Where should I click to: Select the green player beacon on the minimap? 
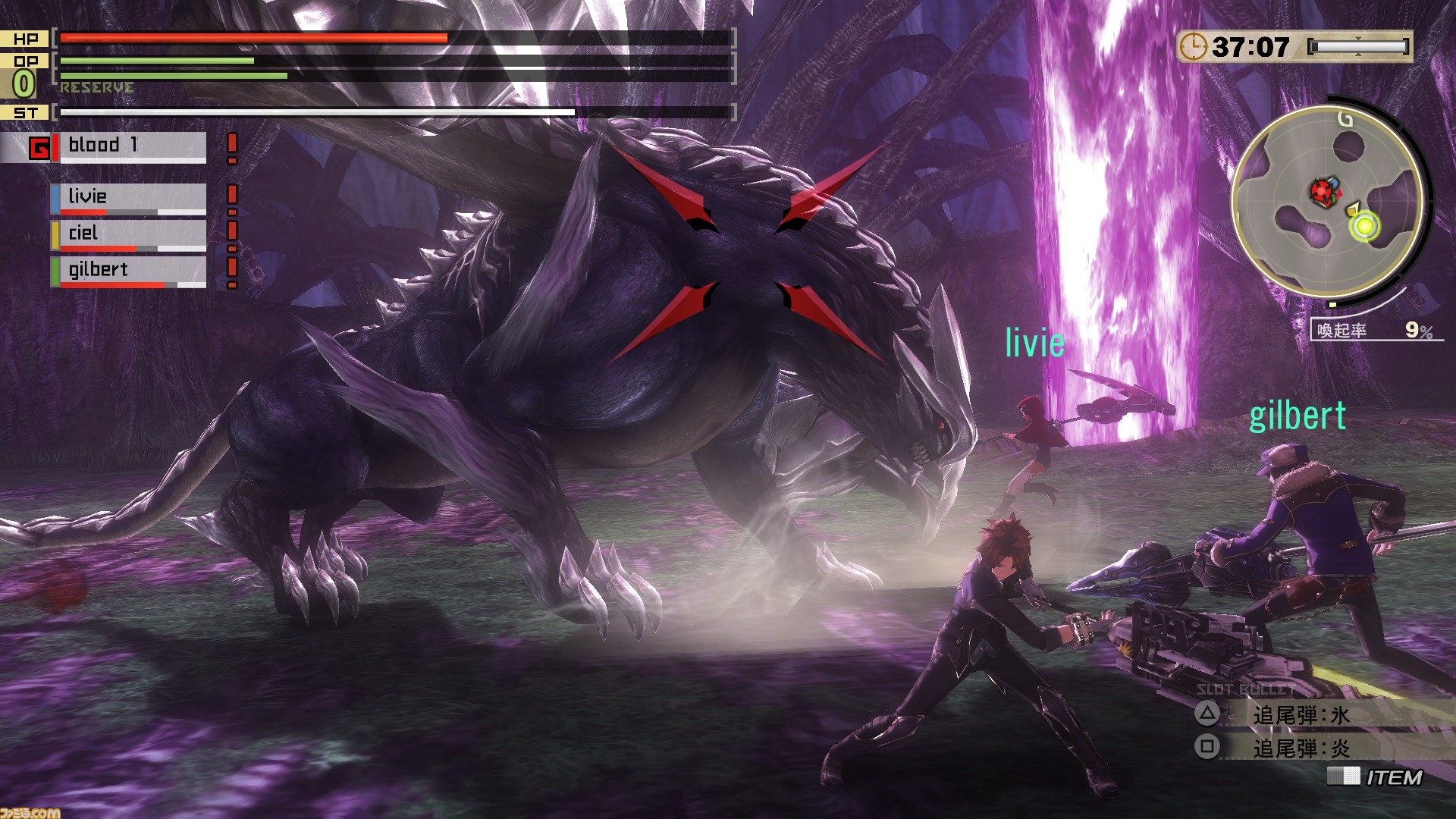(x=1365, y=224)
